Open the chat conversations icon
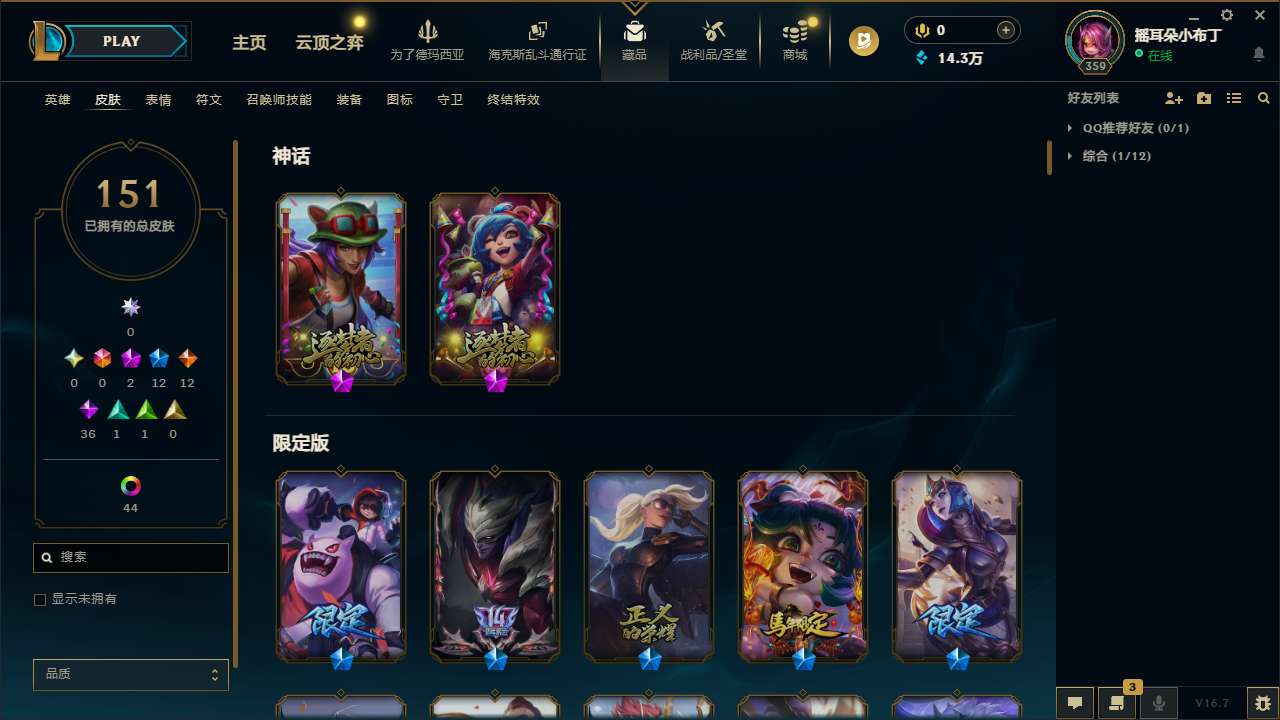Screen dimensions: 1280x720 tap(1074, 702)
